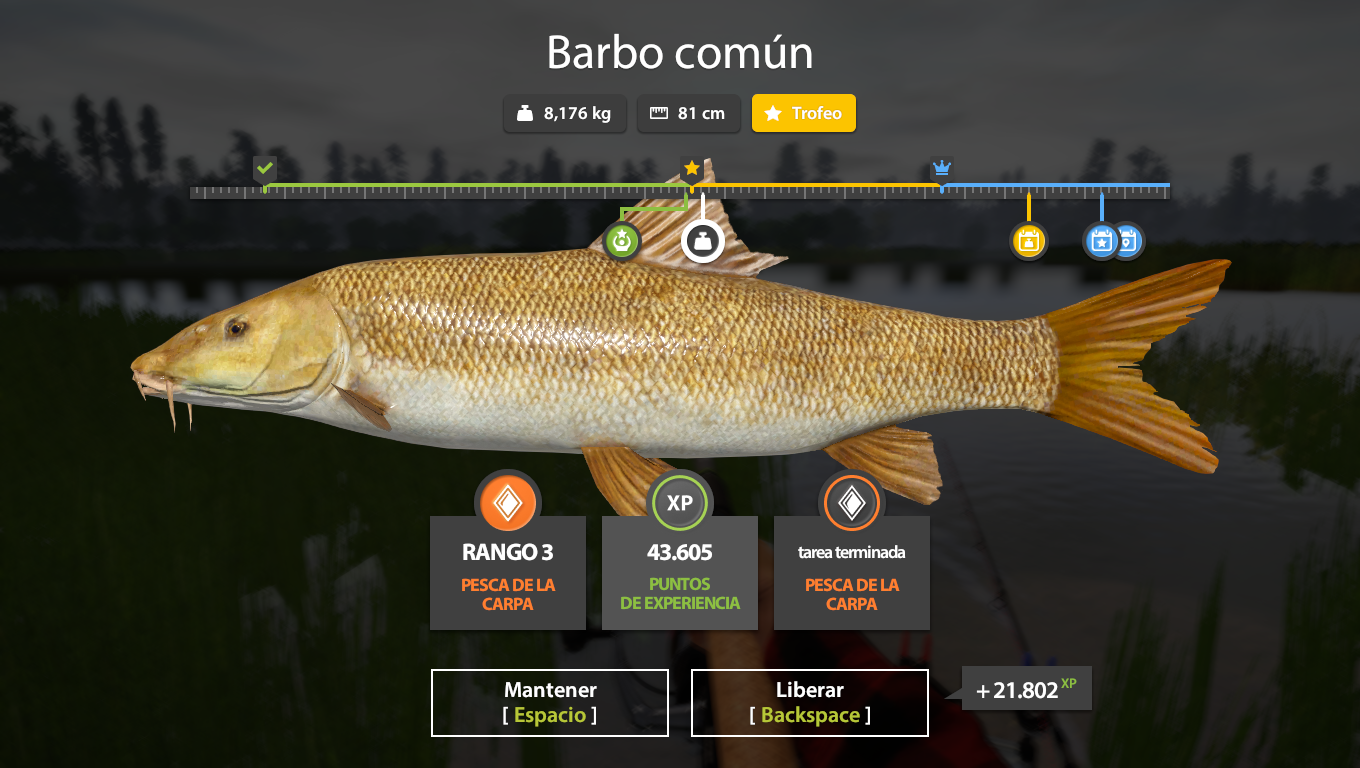
Task: Open the Rango 3 Pesca de la Carpa card
Action: tap(508, 572)
